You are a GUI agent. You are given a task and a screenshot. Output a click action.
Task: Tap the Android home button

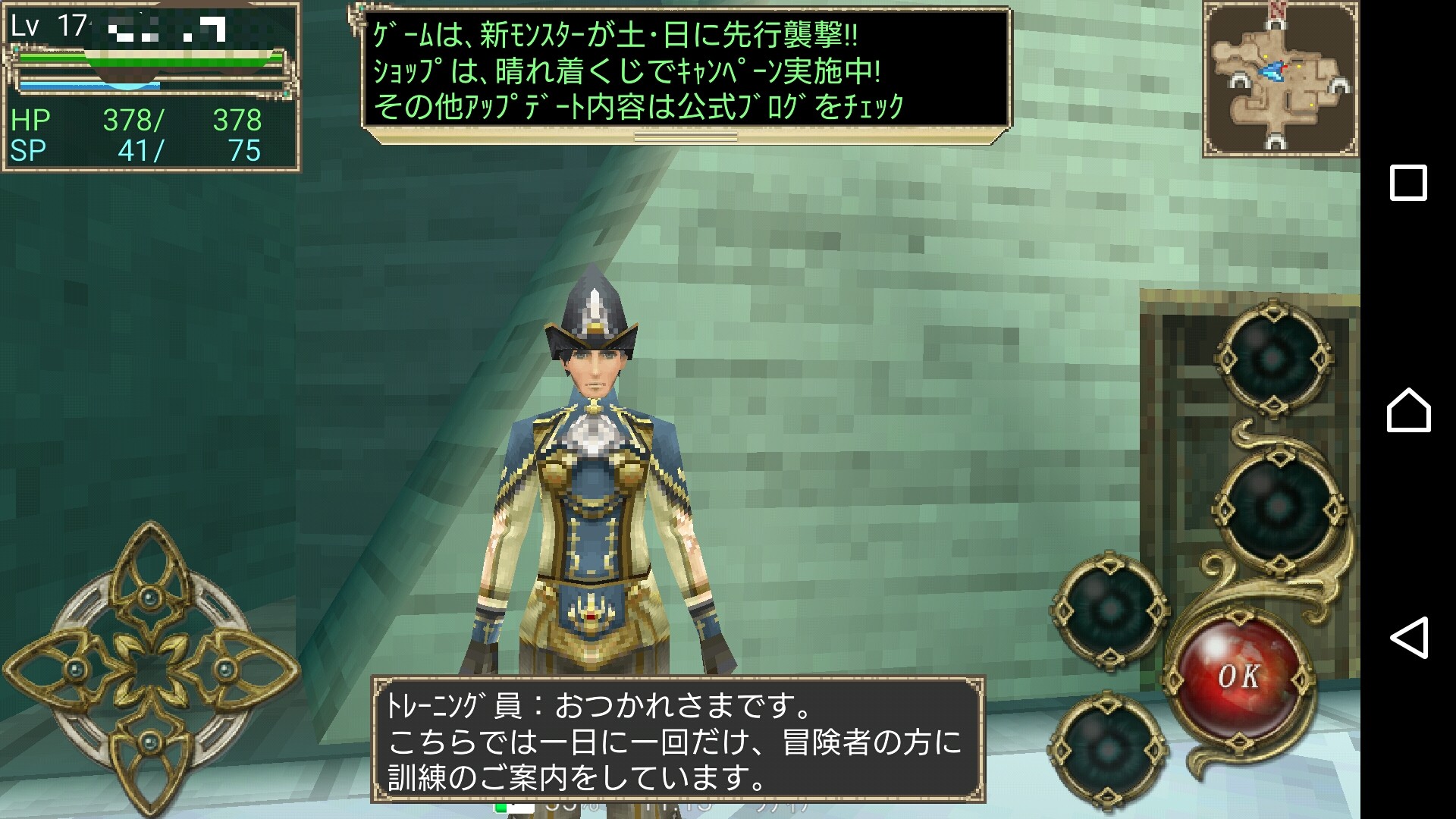1408,410
